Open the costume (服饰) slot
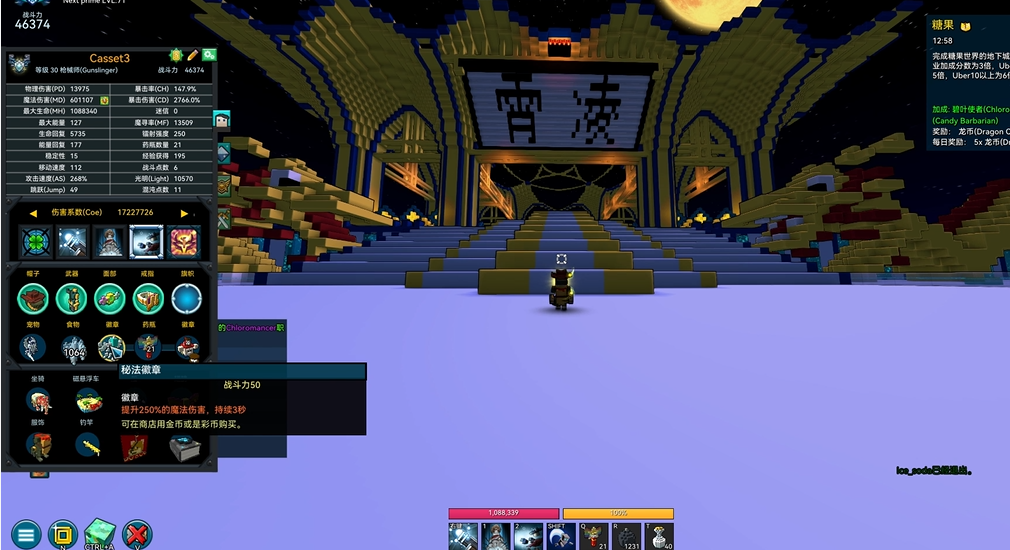Screen dimensions: 1010x550 (x=39, y=447)
